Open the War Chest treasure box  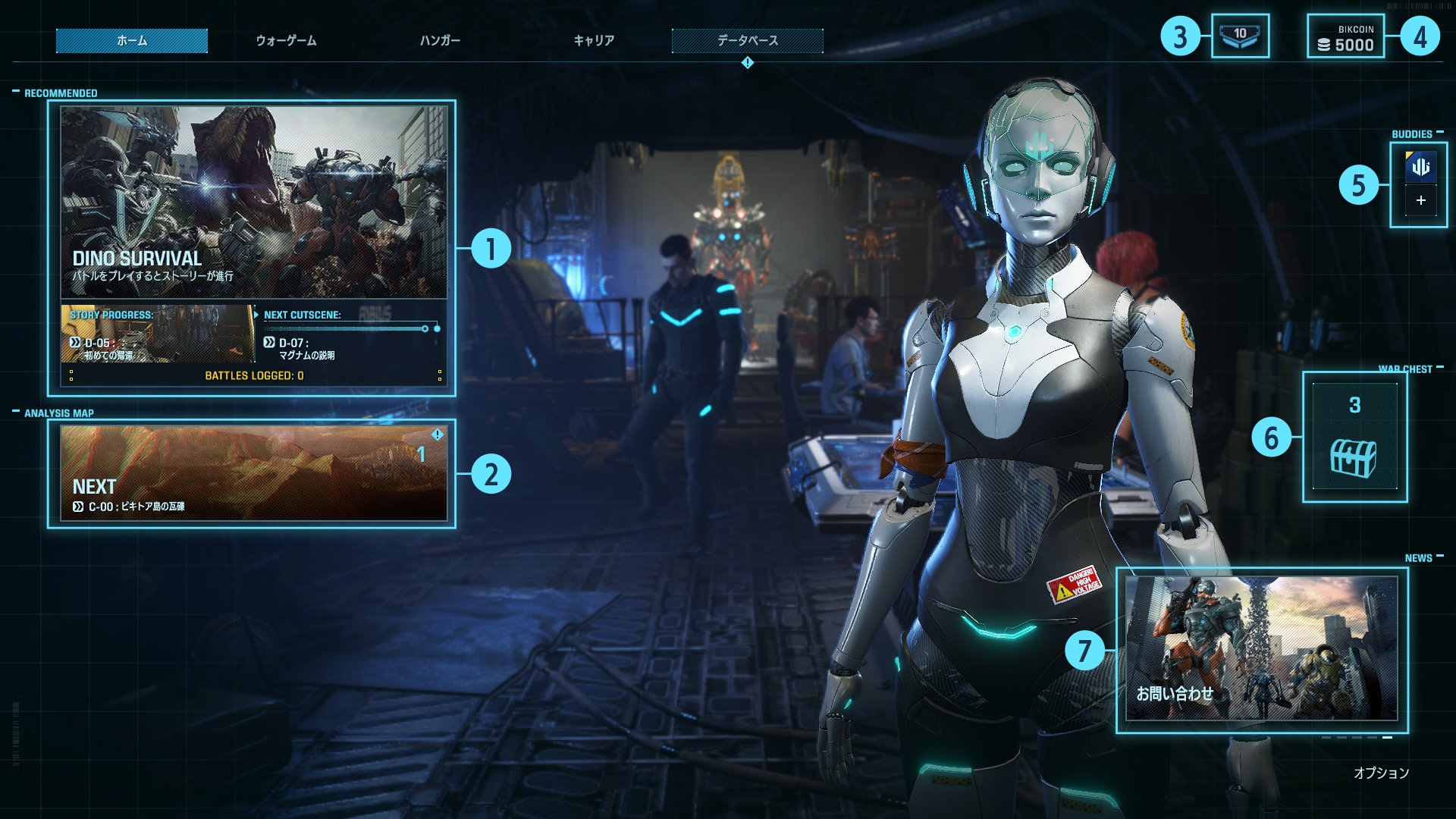click(1354, 438)
